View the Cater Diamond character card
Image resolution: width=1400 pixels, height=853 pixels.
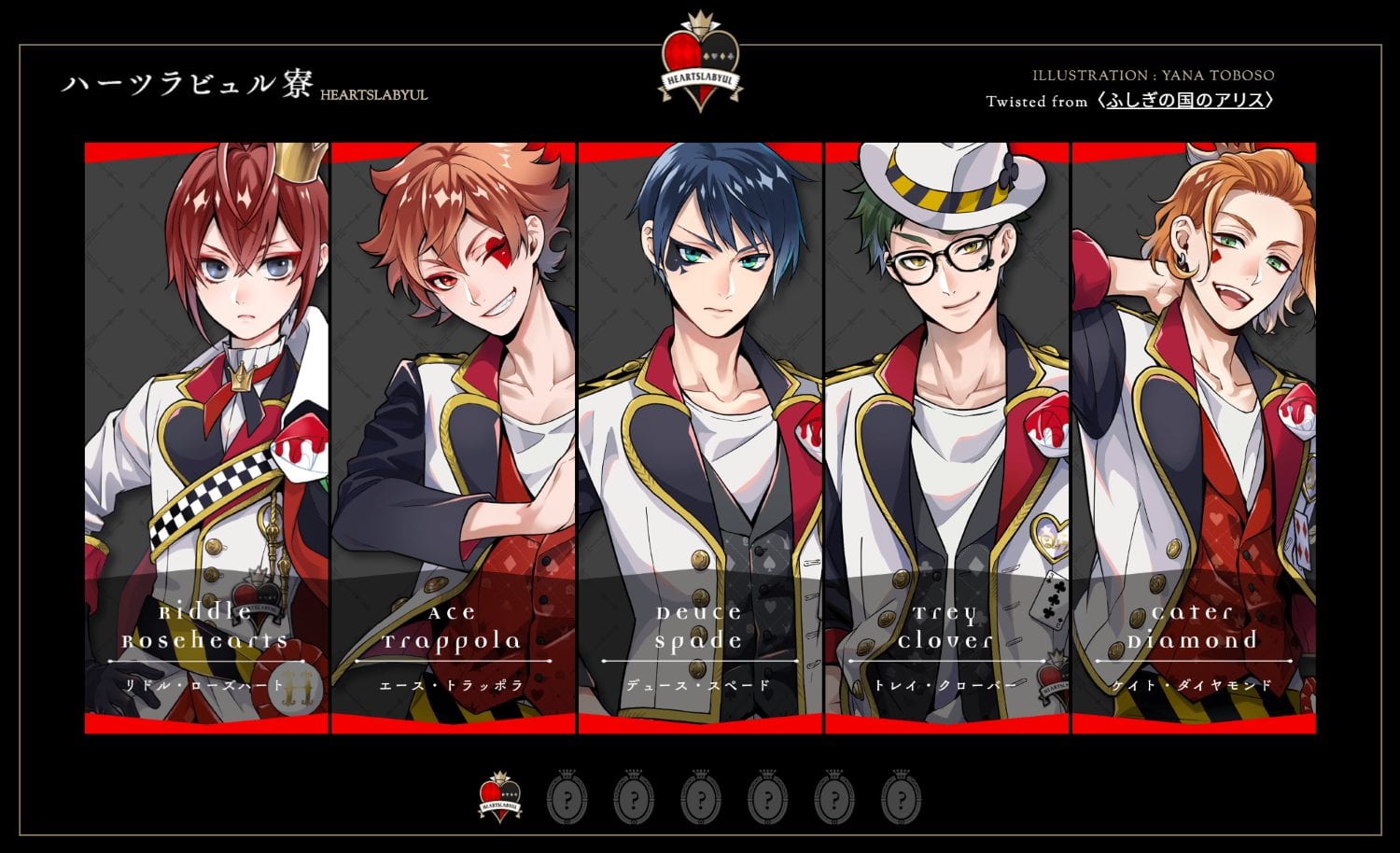1194,438
